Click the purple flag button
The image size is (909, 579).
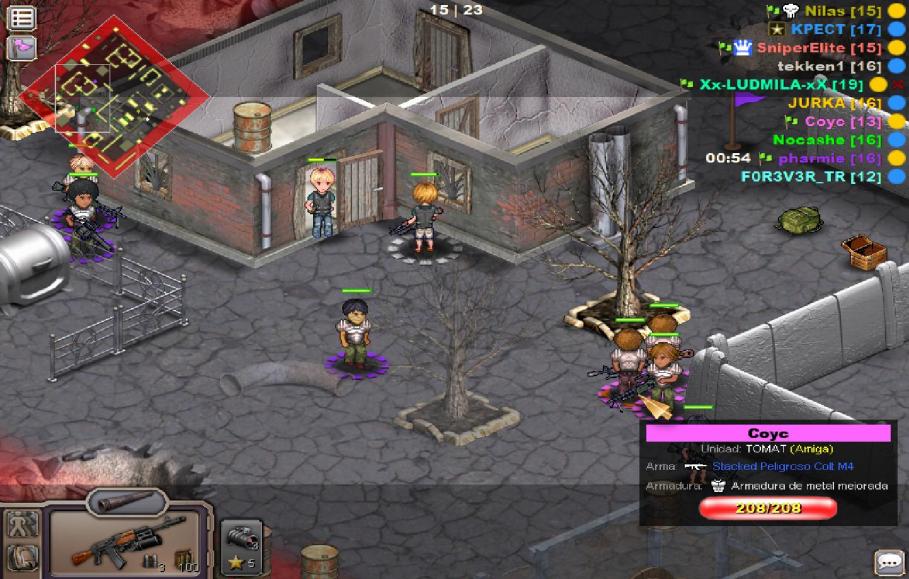pos(21,47)
